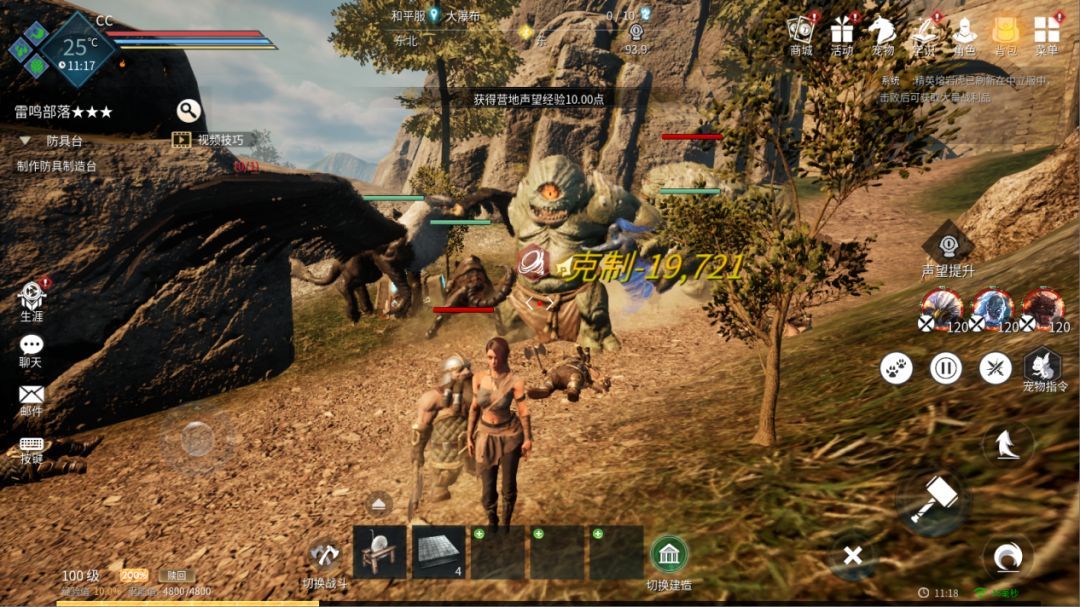Open the 角色 character sheet
The image size is (1080, 607).
(x=964, y=31)
